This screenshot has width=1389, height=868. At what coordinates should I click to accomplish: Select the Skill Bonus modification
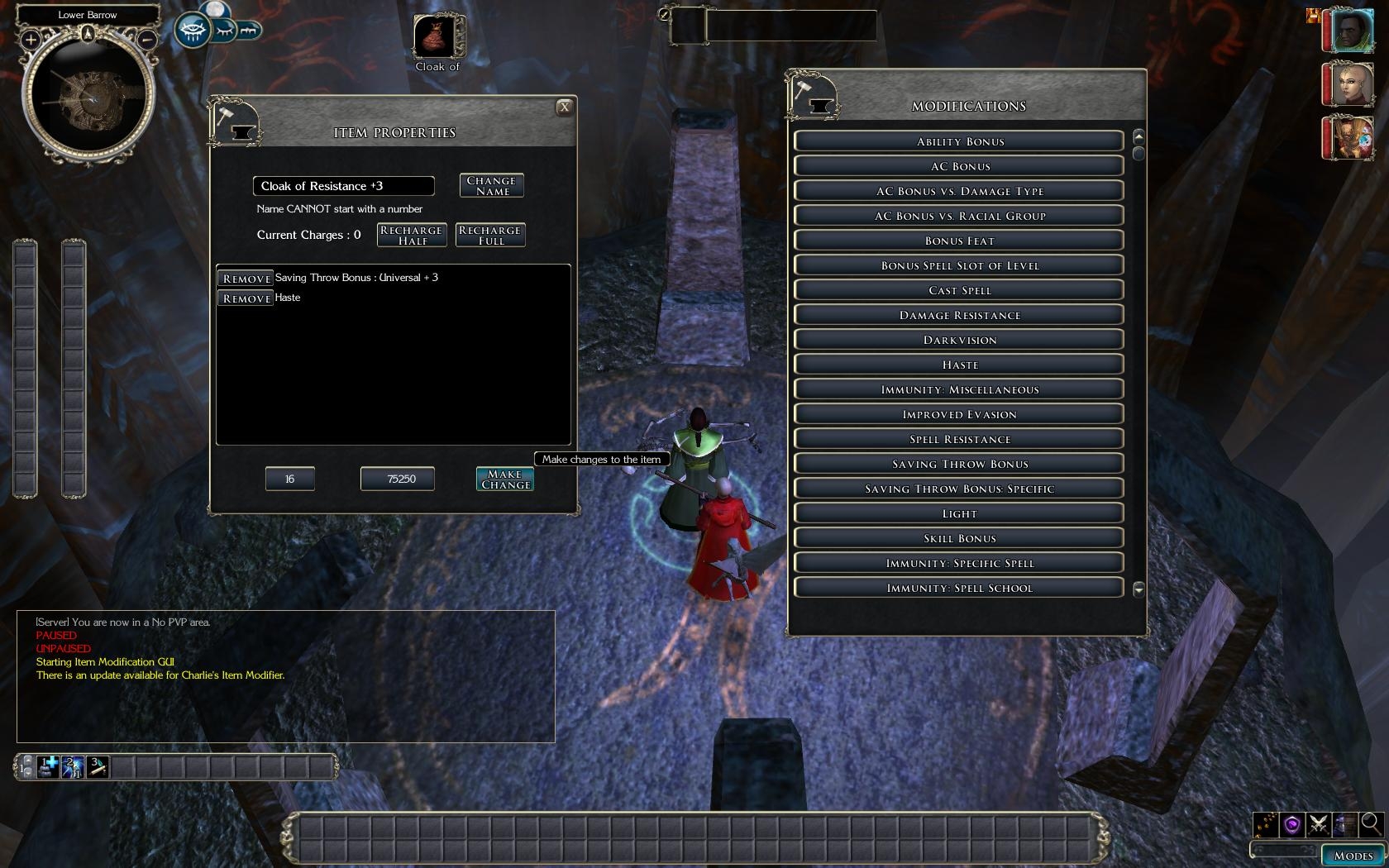click(959, 538)
